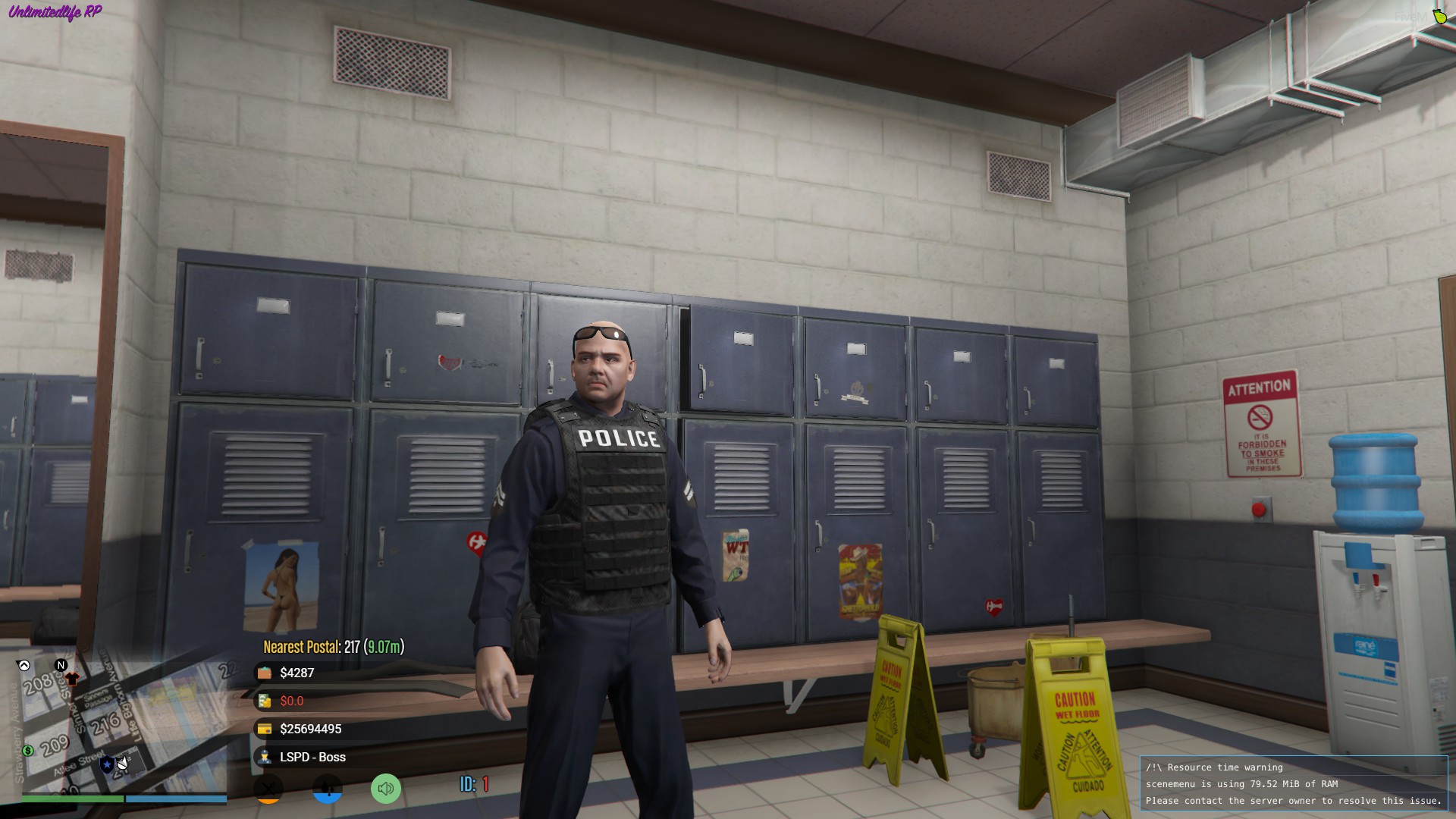1456x819 pixels.
Task: Open the Unlimitedlife RP server logo
Action: click(x=53, y=12)
